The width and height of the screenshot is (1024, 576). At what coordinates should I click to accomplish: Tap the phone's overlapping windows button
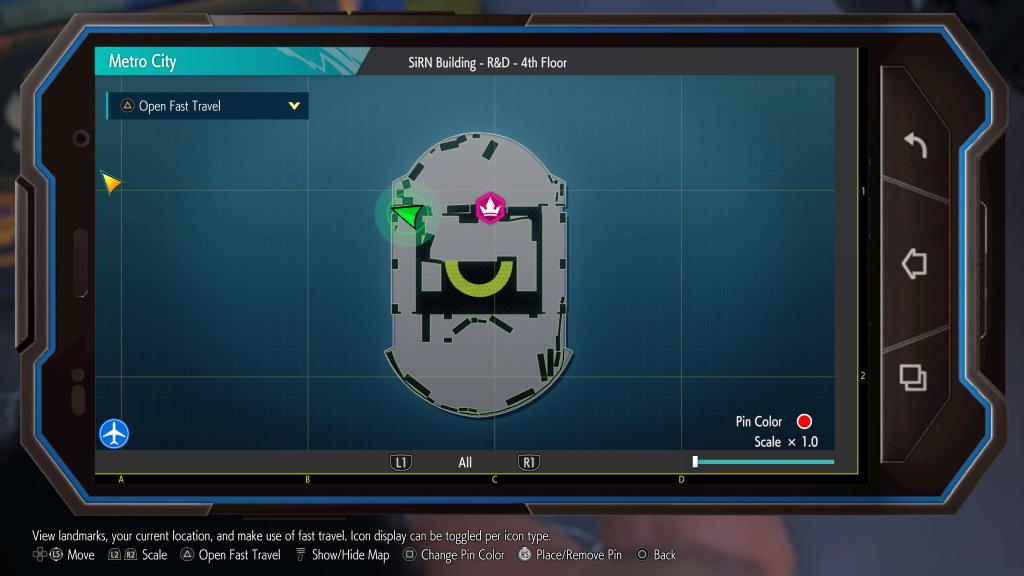[913, 376]
